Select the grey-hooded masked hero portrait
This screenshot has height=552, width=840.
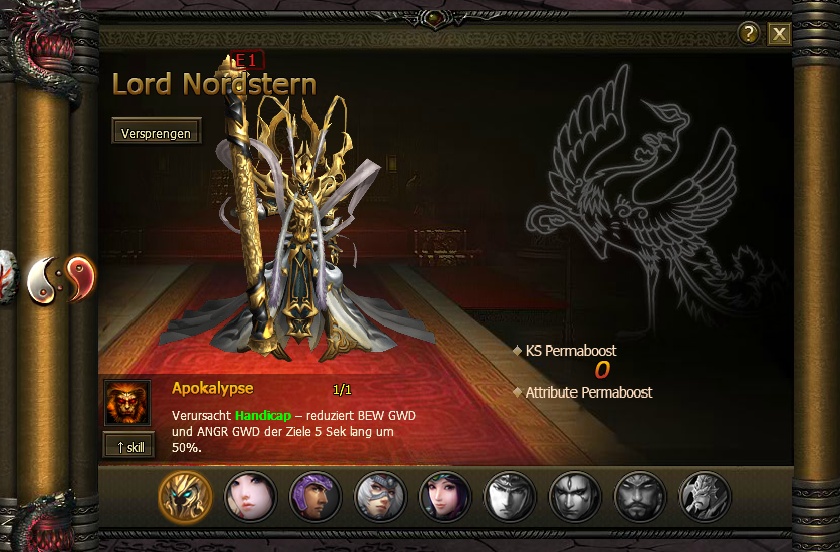[x=380, y=496]
